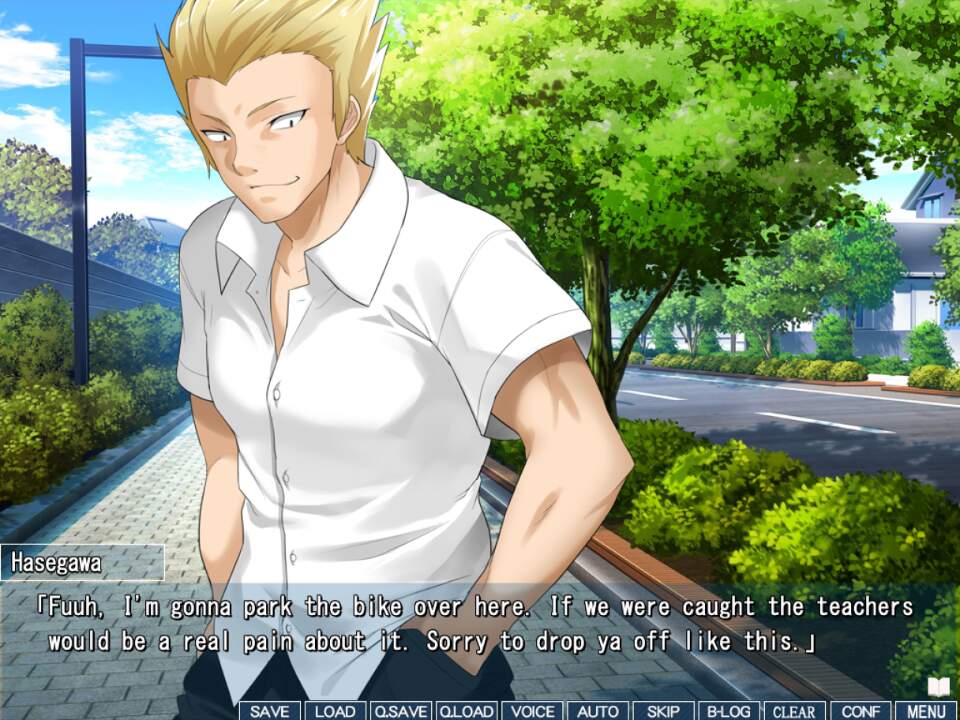Image resolution: width=960 pixels, height=720 pixels.
Task: Quick load with Q.LOAD
Action: click(466, 711)
